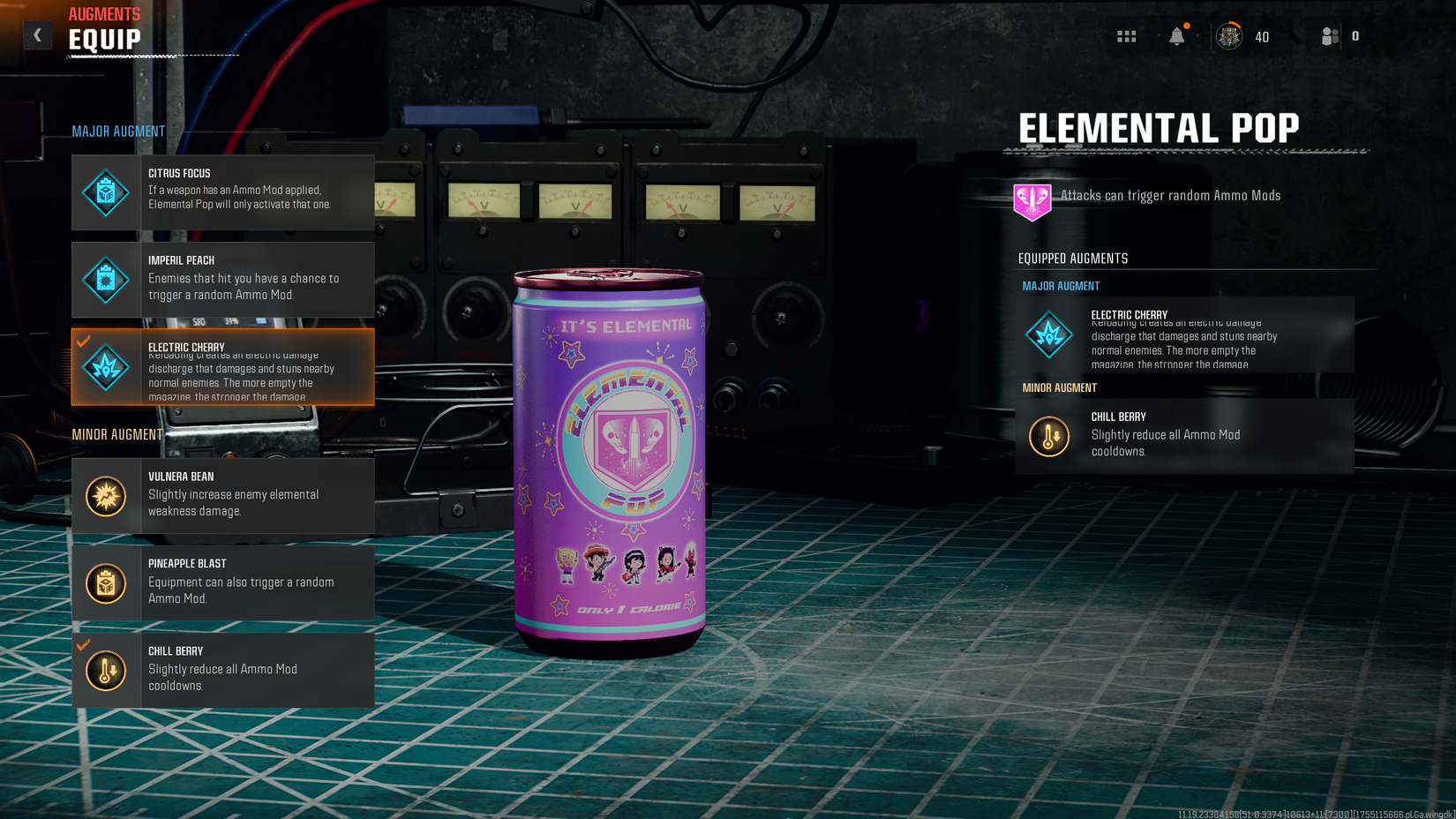Return to the Augments menu
Viewport: 1456px width, 819px height.
103,13
